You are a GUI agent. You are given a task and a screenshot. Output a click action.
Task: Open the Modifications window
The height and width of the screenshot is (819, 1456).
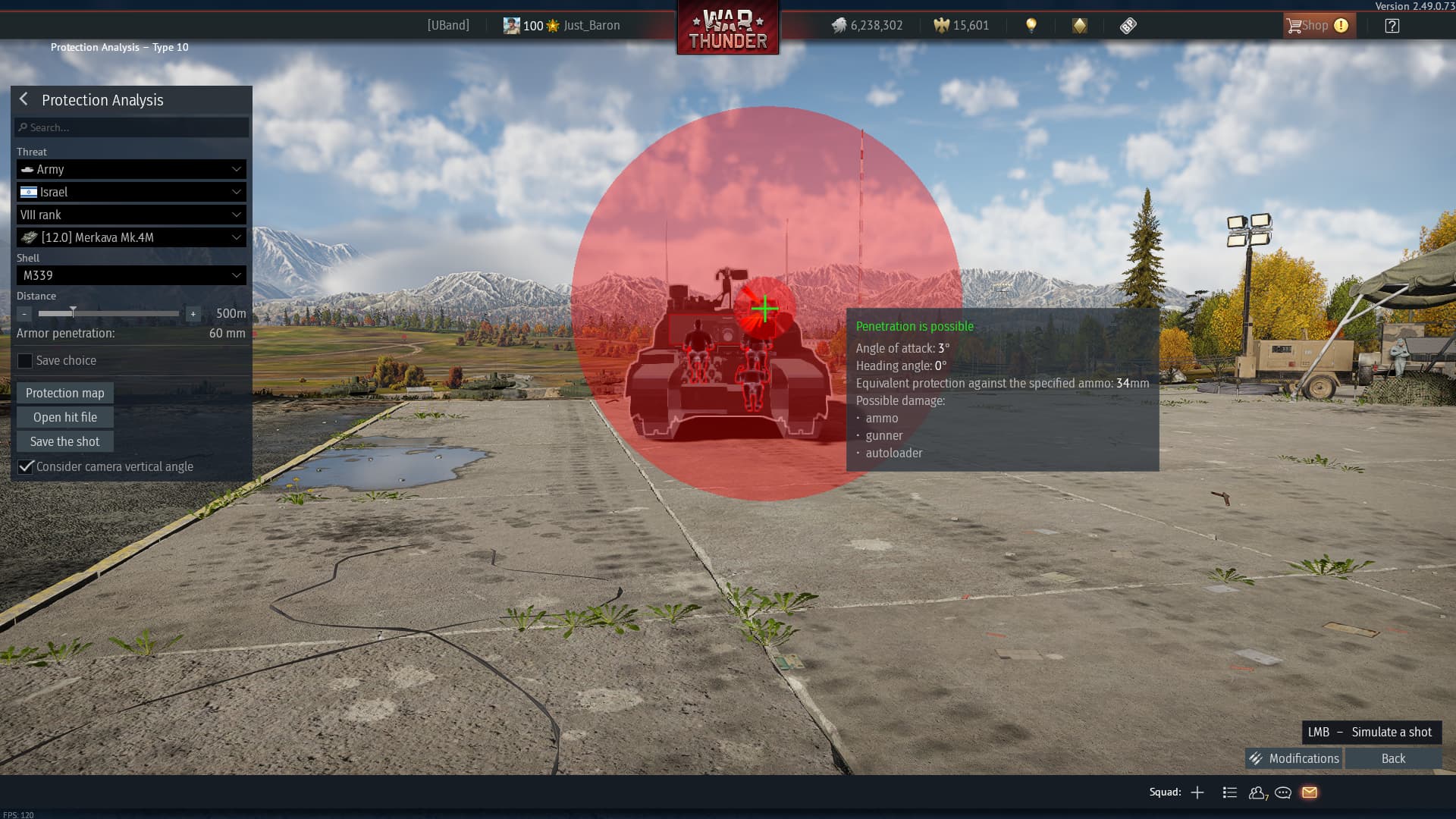1294,758
